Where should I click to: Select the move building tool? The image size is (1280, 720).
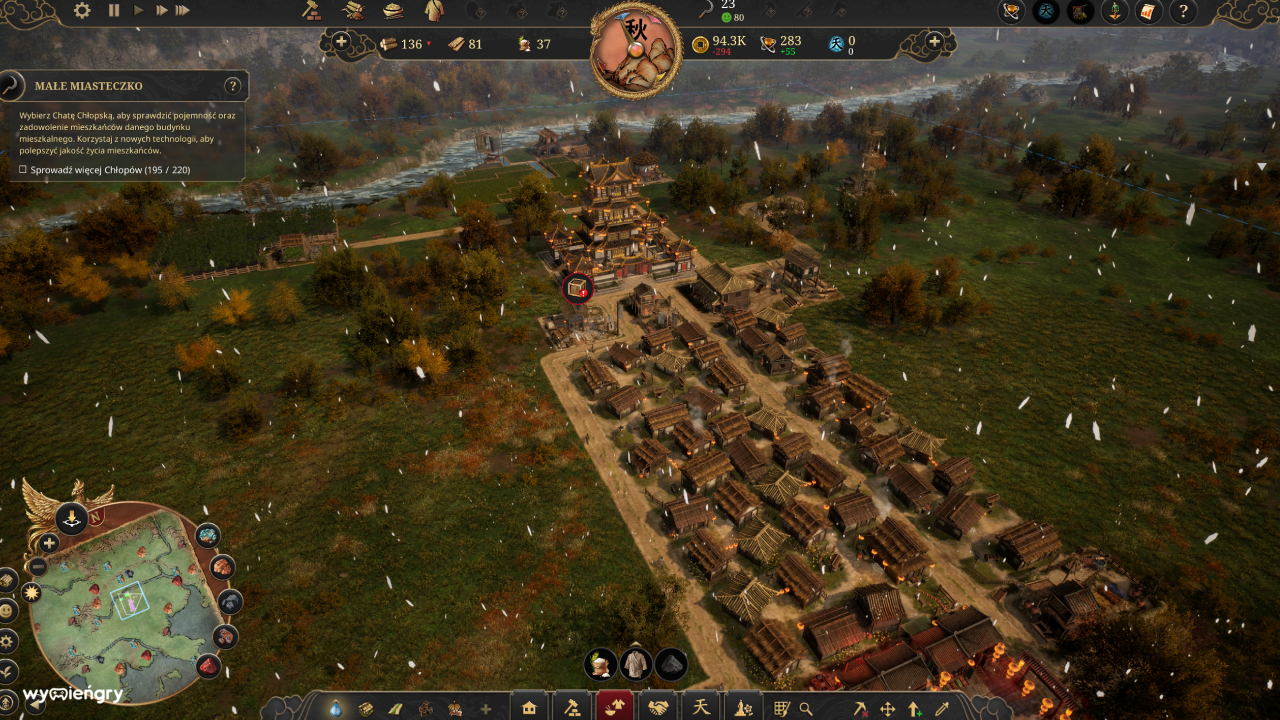(888, 705)
